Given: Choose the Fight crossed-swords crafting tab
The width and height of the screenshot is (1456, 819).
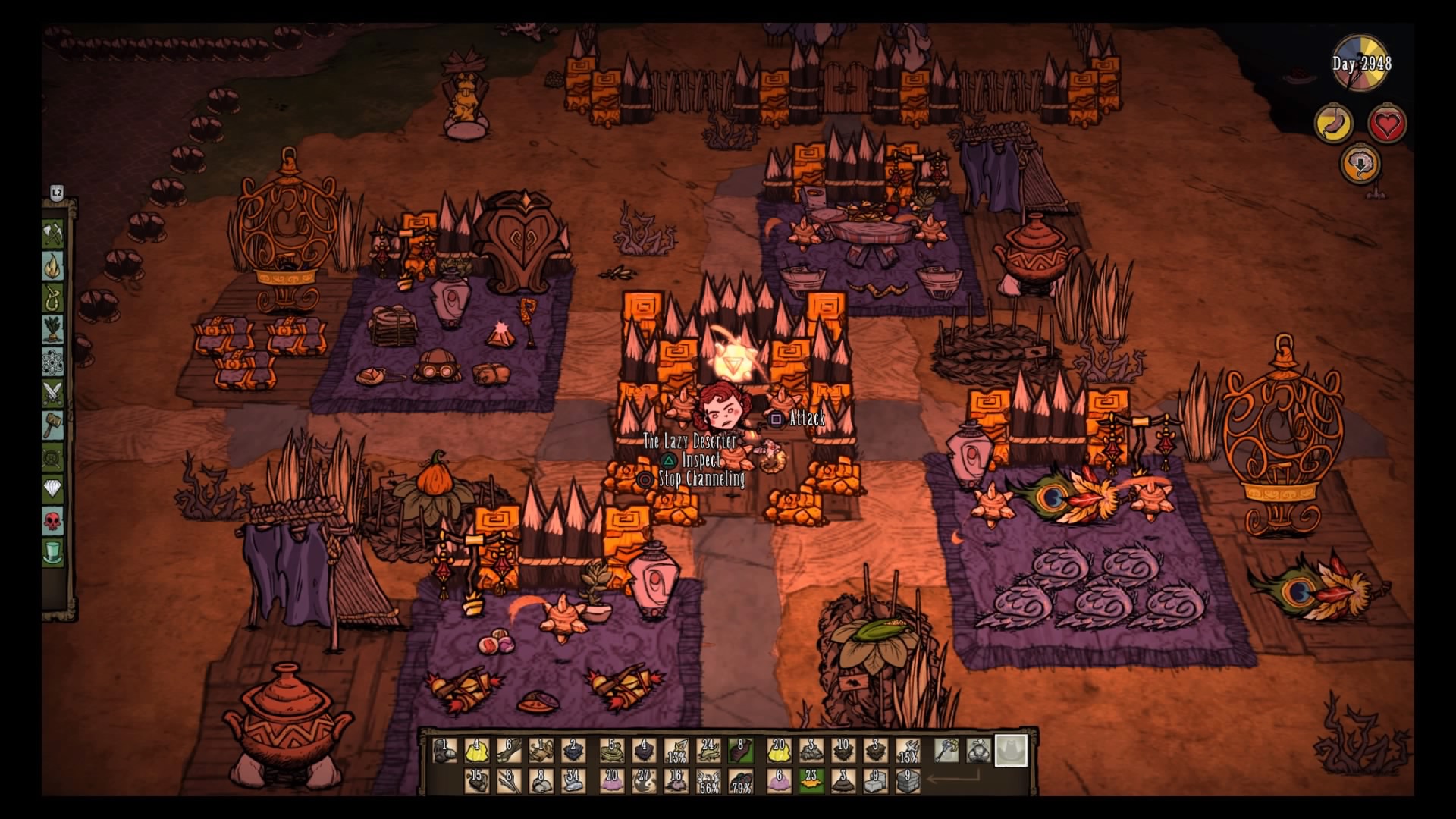Looking at the screenshot, I should coord(53,394).
